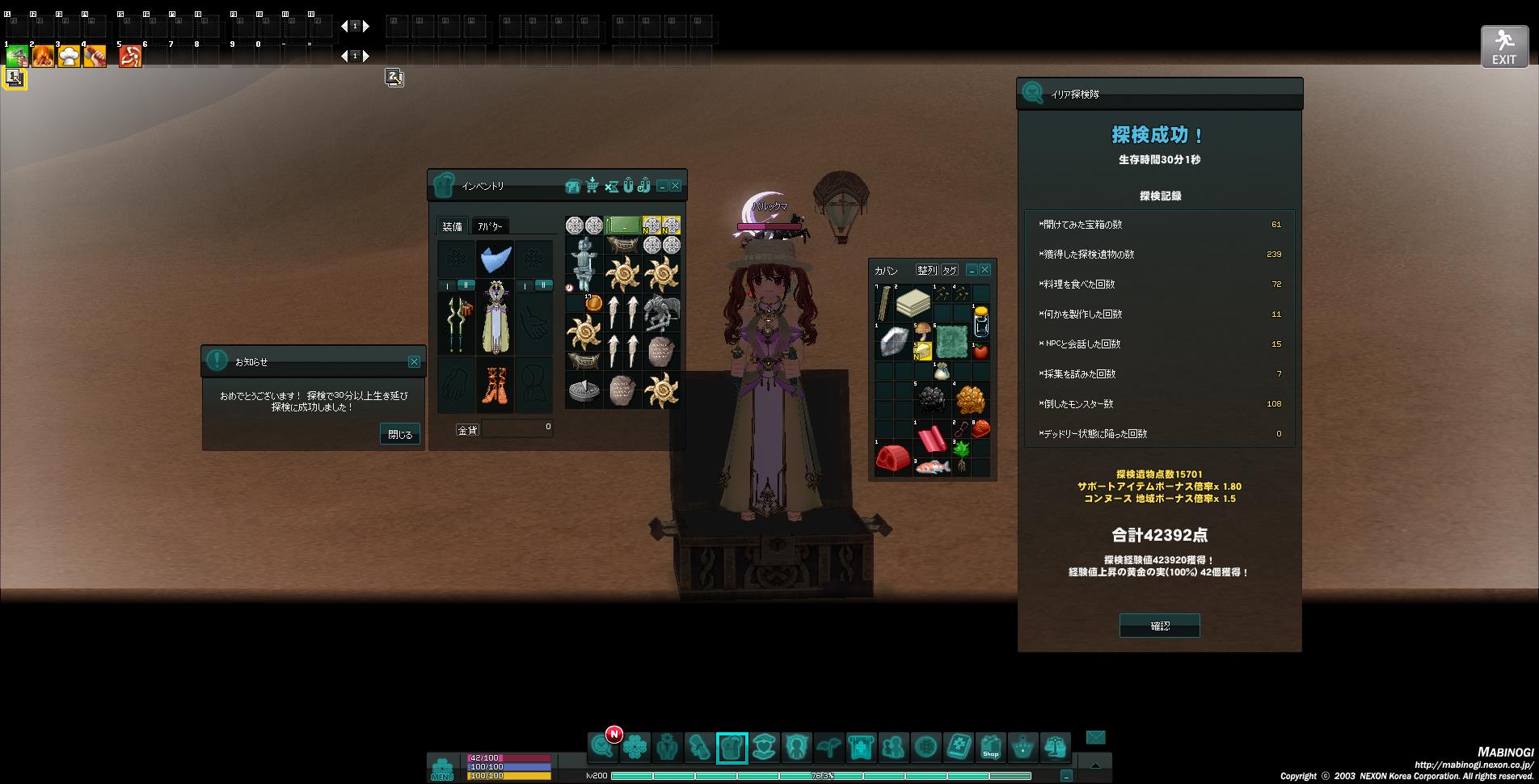Select the 装備 equipment tab
1539x784 pixels.
[452, 226]
